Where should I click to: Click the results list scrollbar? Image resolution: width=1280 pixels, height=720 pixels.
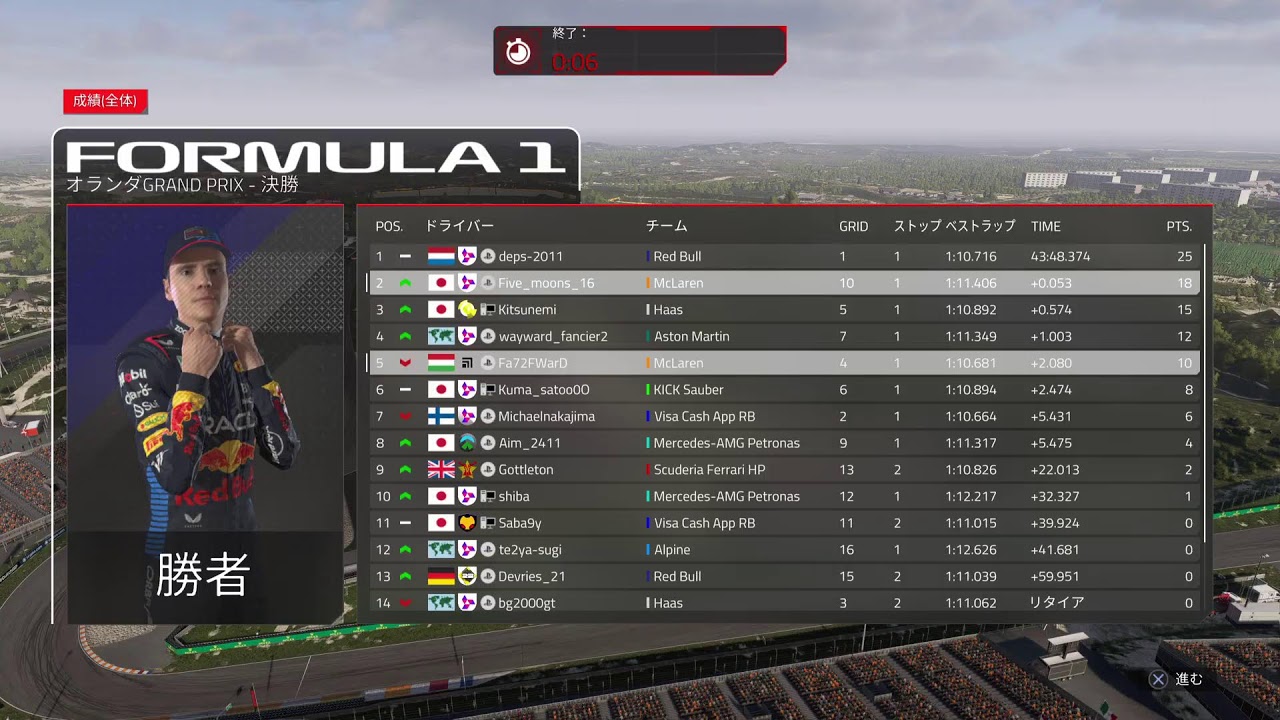[1205, 390]
